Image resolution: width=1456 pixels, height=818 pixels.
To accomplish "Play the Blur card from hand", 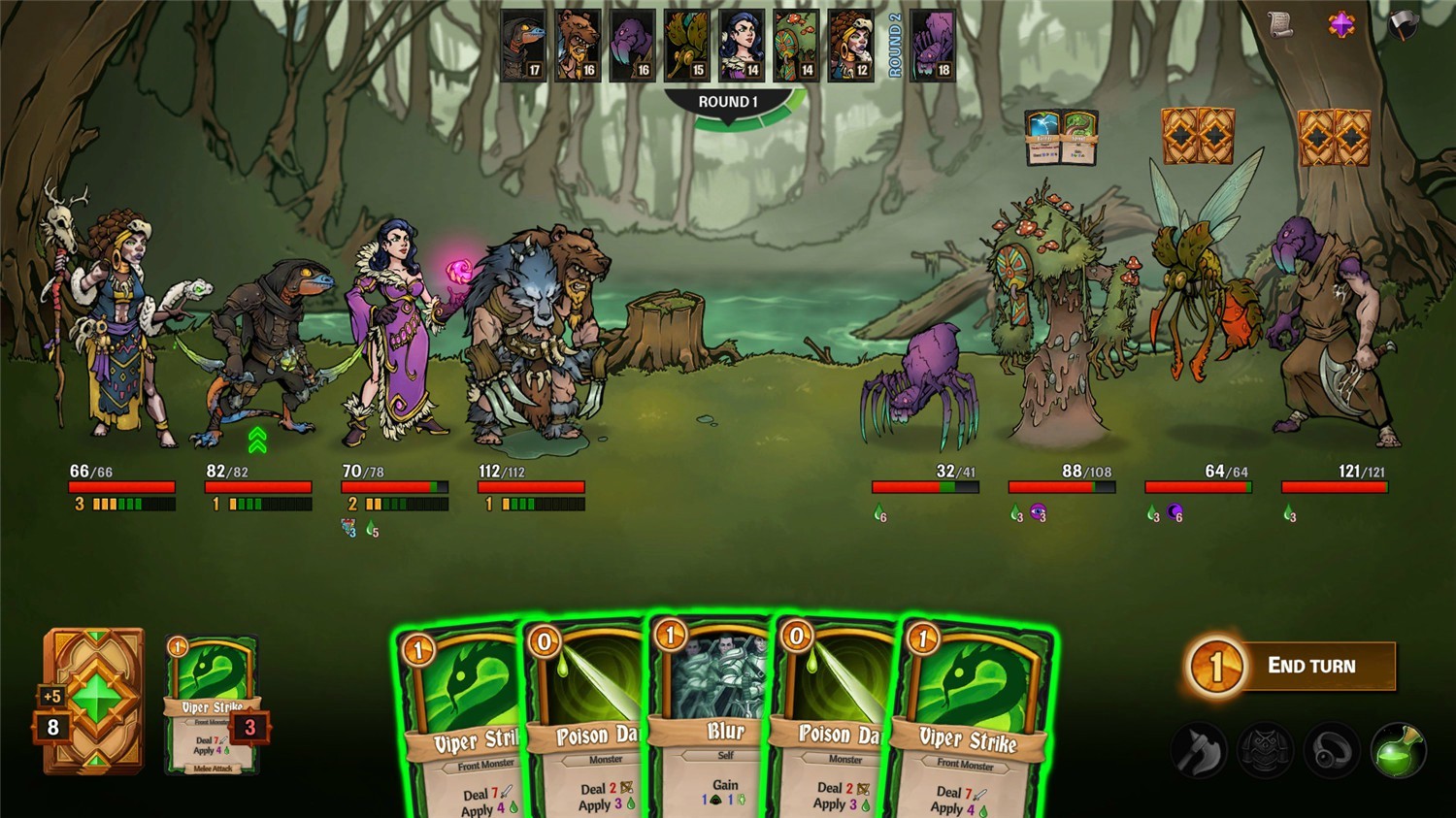I will (707, 720).
